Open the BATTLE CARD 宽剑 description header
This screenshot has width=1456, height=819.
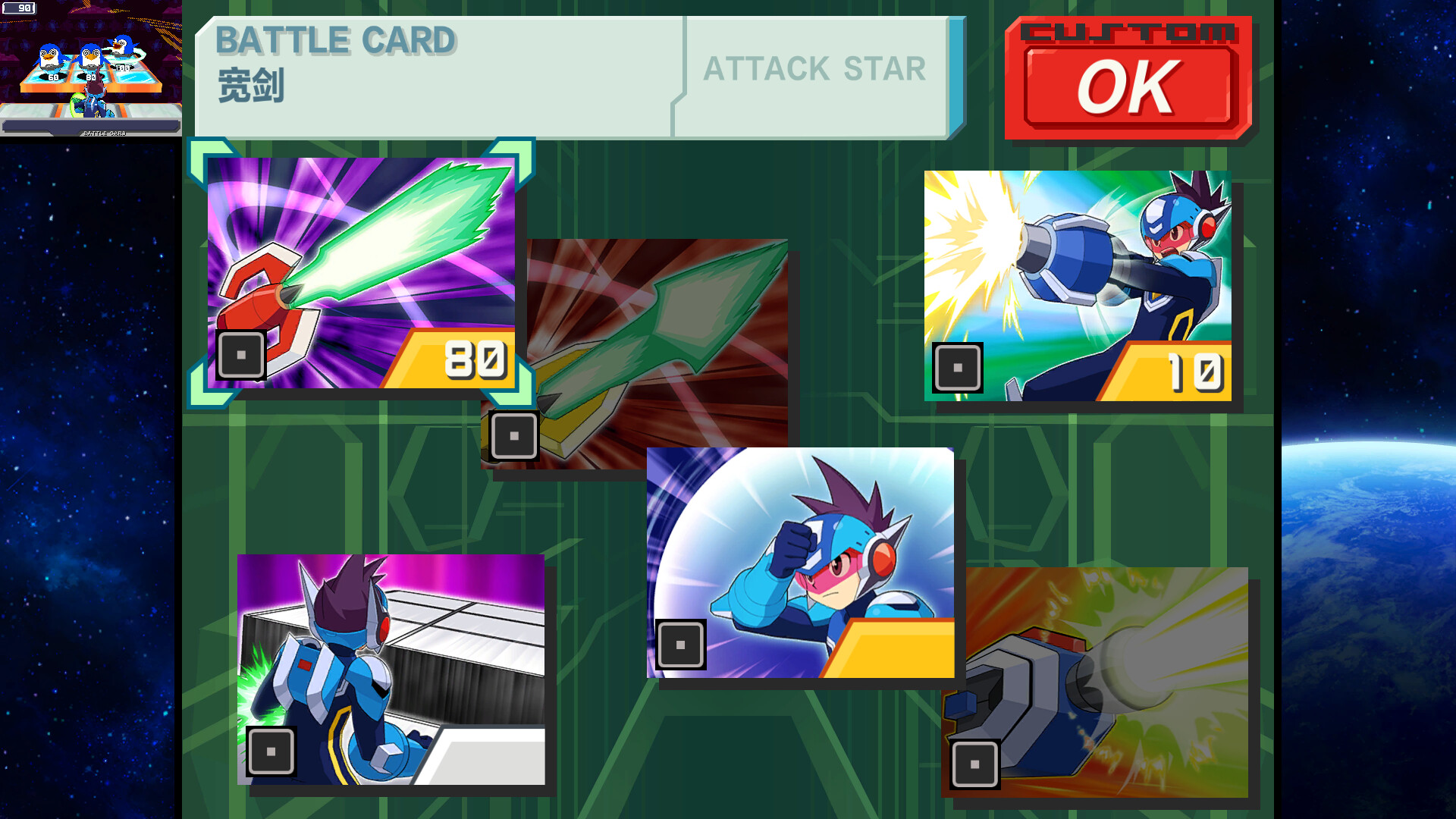tap(432, 72)
